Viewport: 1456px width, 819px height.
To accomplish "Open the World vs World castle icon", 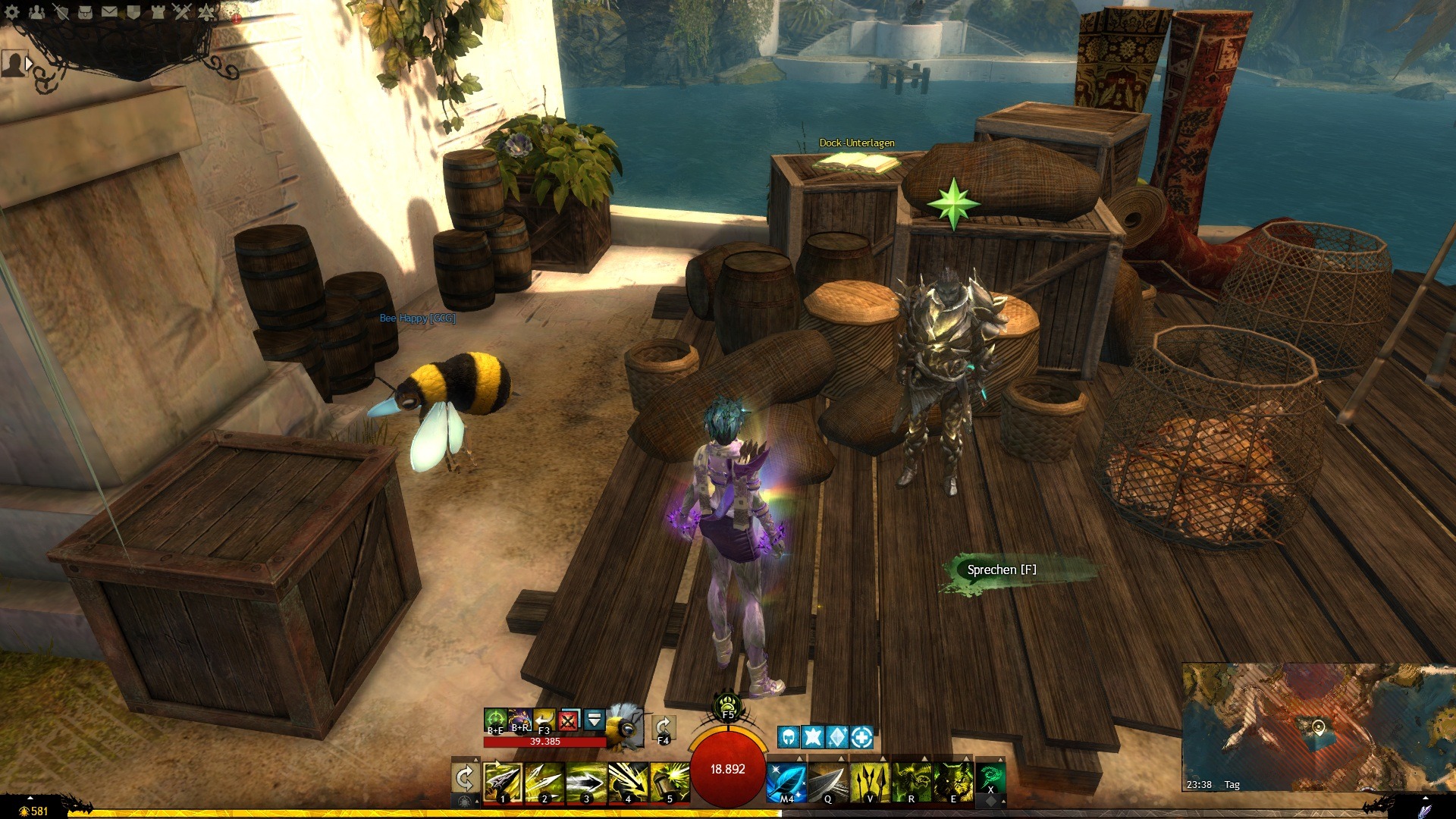I will point(158,11).
